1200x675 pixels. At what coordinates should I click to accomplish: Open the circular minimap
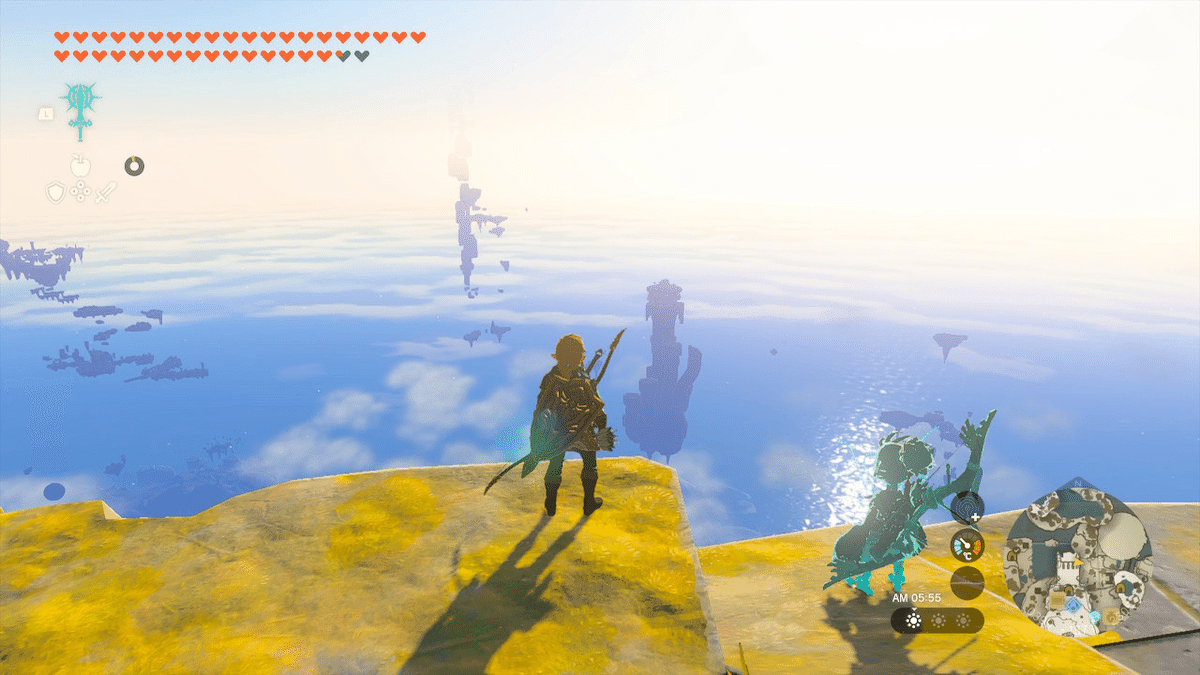coord(1078,555)
